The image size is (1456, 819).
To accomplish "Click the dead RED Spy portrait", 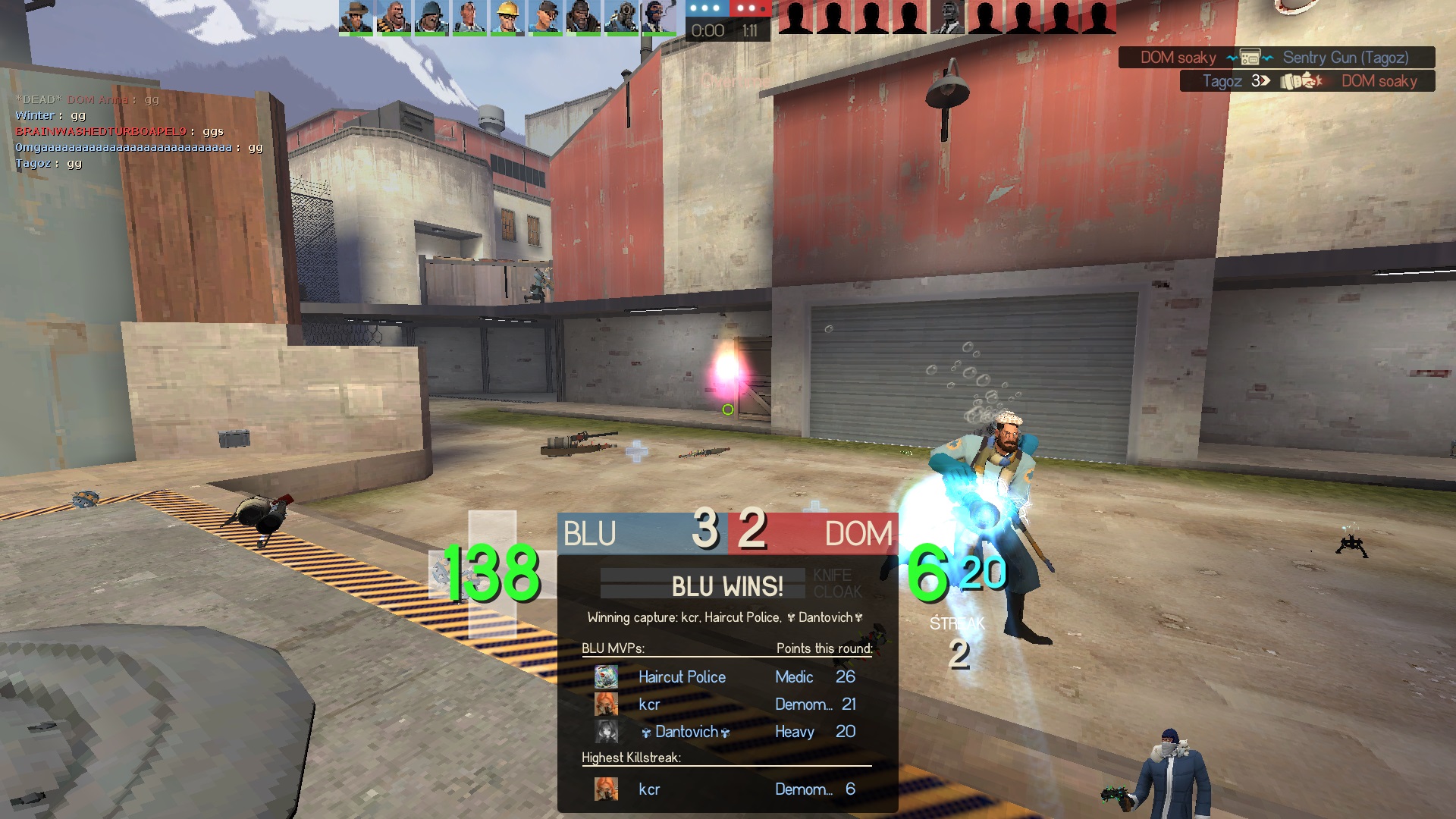I will tap(947, 17).
